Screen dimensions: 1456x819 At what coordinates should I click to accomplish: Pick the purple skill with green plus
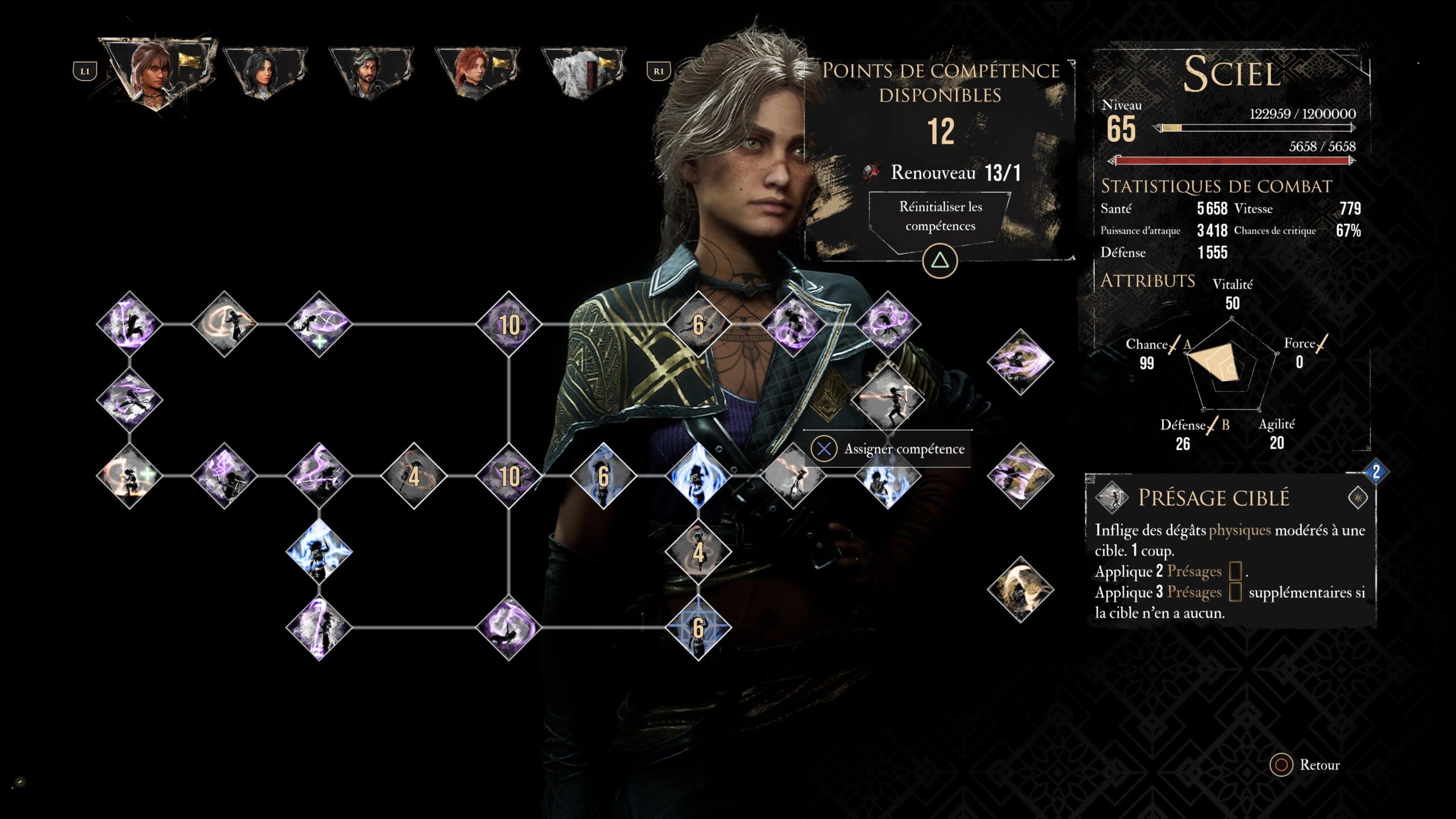coord(319,324)
